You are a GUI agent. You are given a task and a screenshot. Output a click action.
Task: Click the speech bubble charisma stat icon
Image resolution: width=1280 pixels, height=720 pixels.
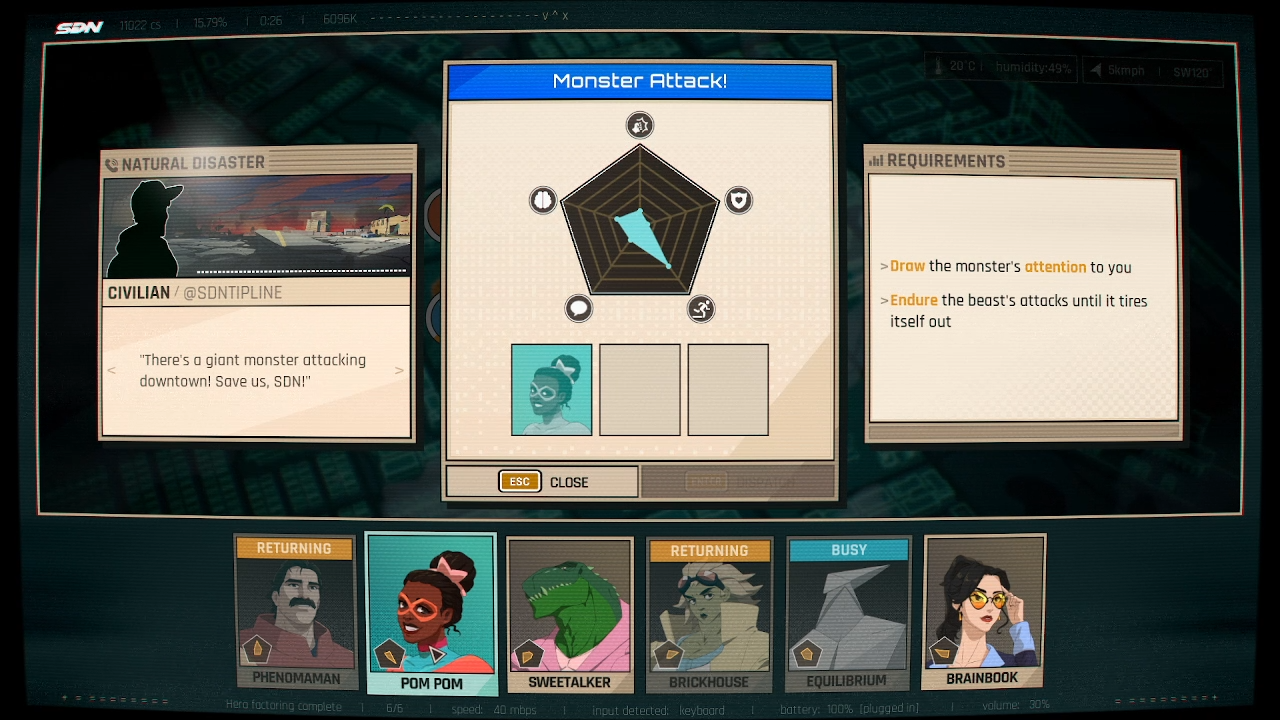(579, 308)
